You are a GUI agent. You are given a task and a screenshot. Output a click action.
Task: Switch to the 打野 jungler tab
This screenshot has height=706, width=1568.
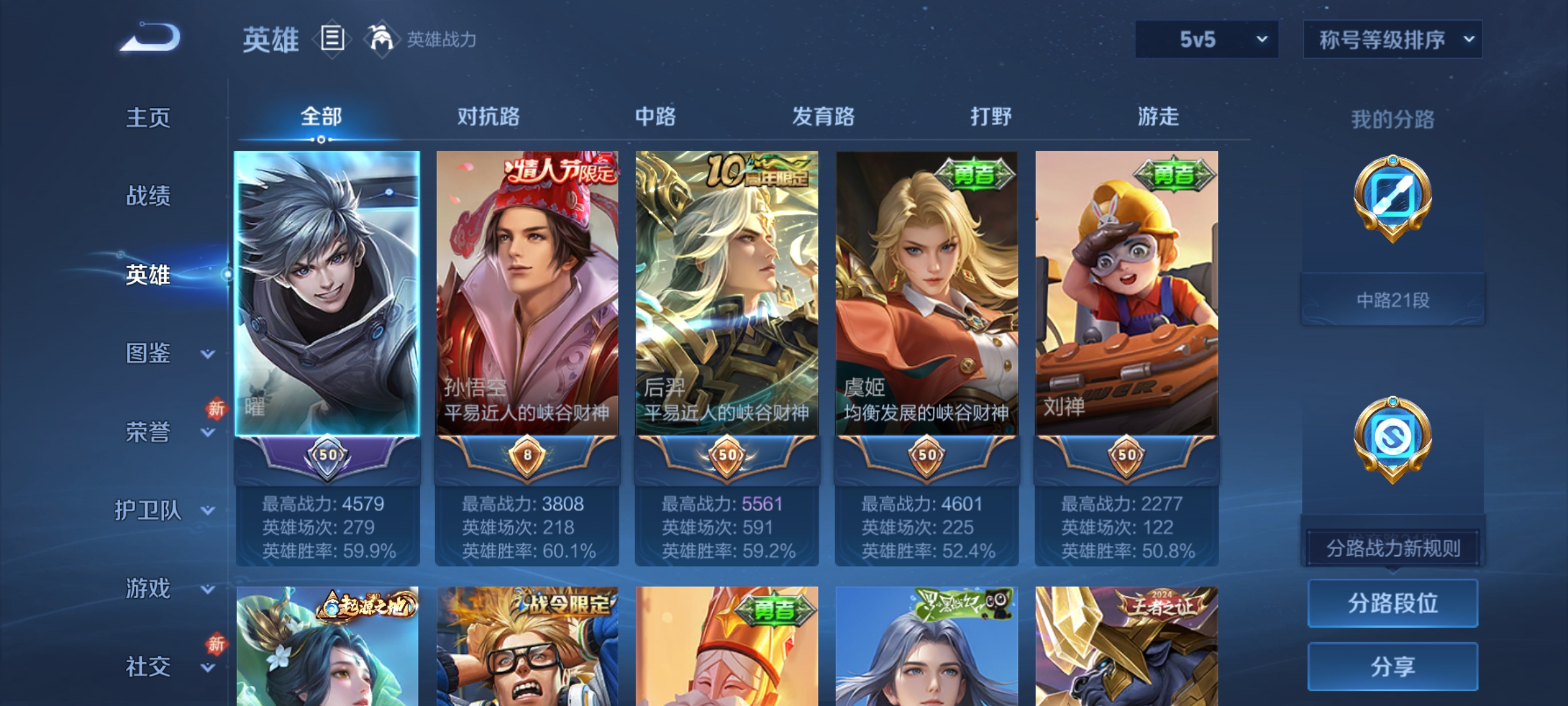coord(990,118)
